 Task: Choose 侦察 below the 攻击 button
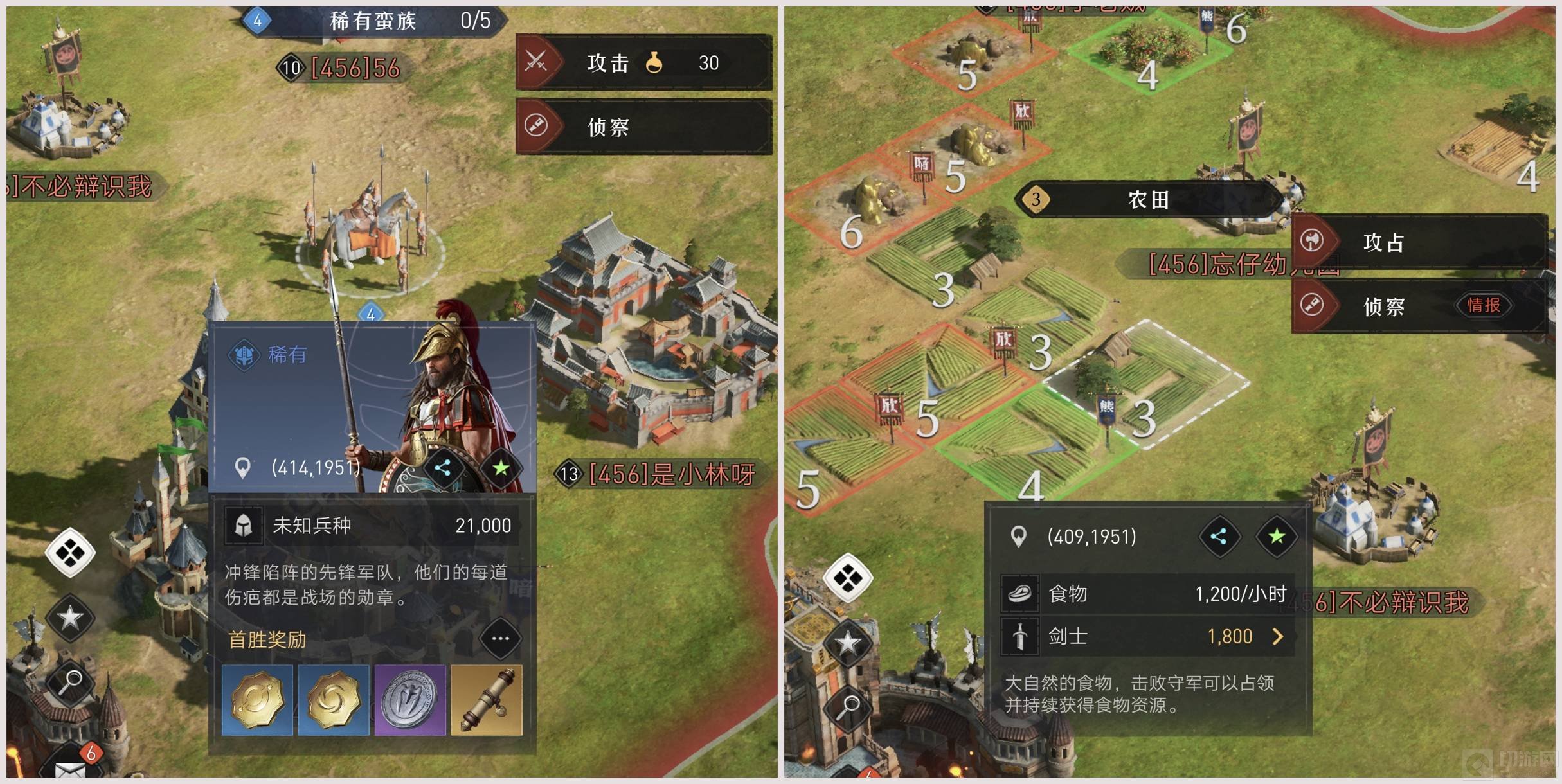pos(643,127)
